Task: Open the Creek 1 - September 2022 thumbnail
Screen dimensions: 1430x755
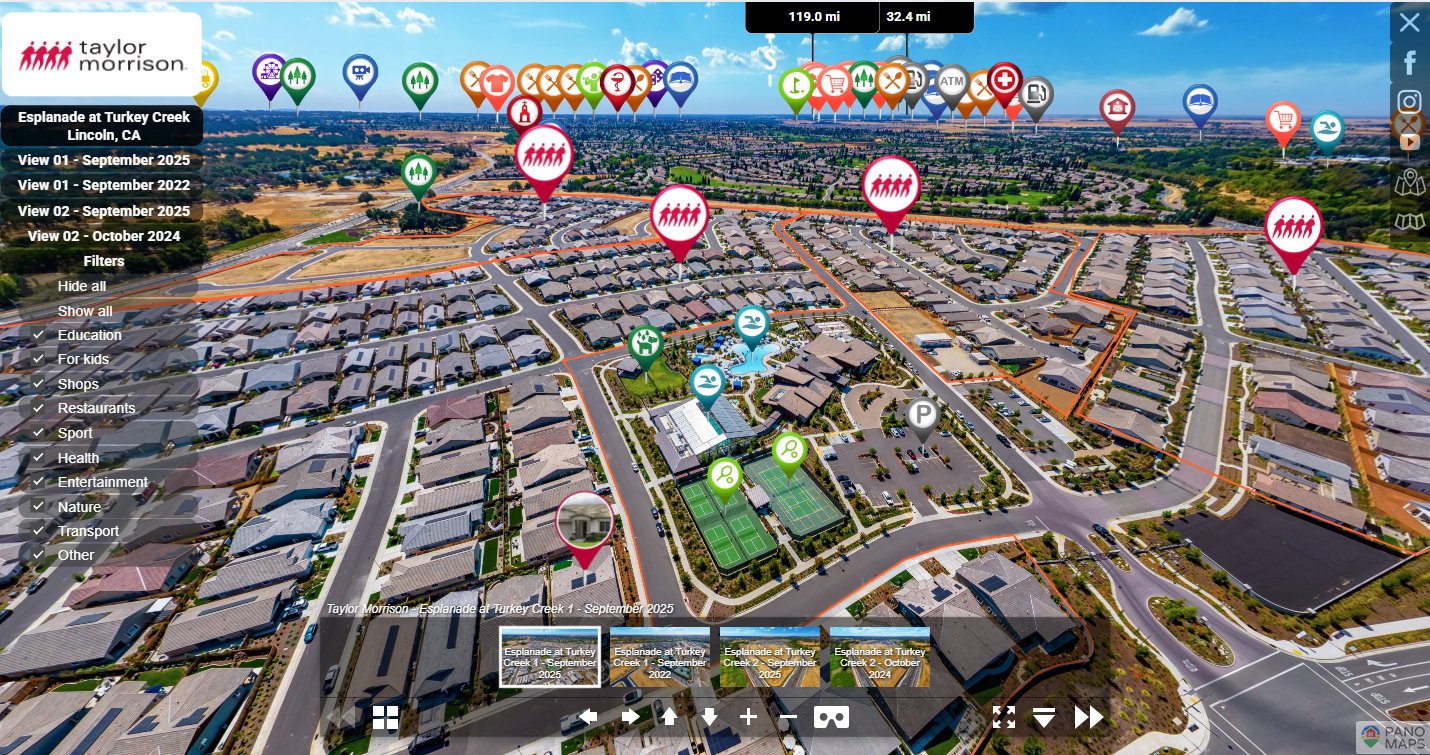Action: pyautogui.click(x=660, y=657)
